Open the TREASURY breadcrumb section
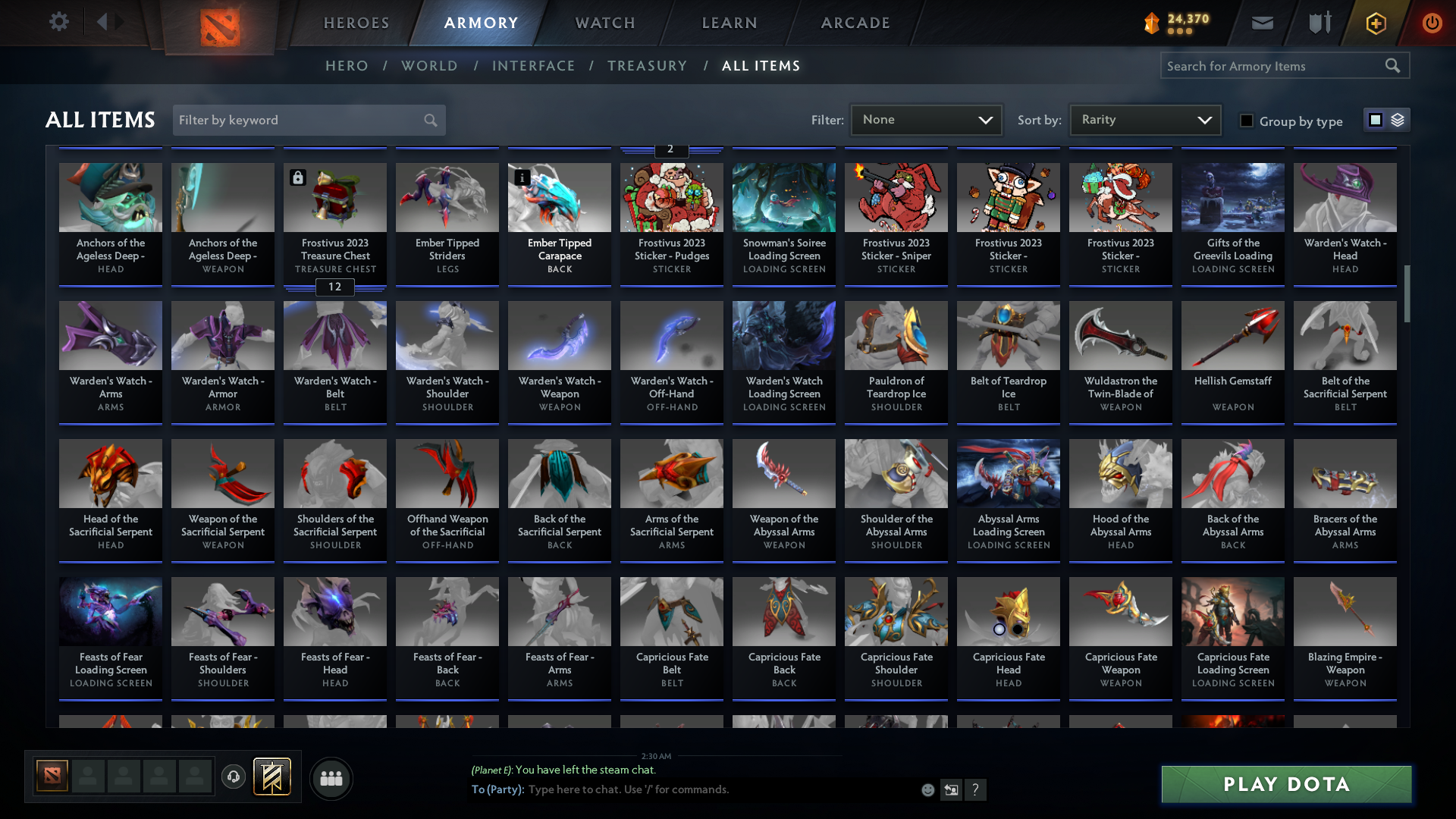This screenshot has width=1456, height=819. 647,66
